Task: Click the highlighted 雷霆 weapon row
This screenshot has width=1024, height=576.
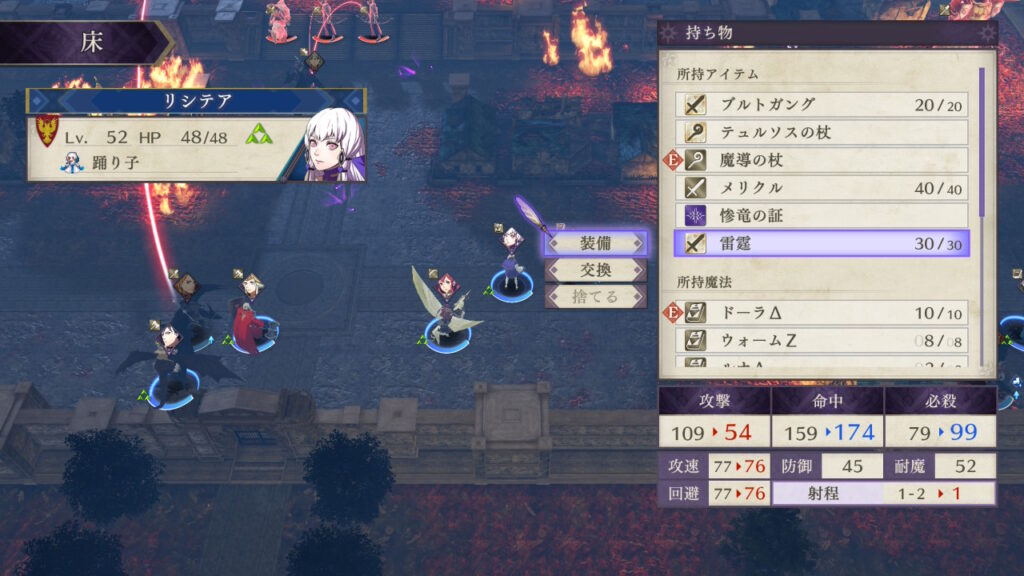Action: coord(822,243)
